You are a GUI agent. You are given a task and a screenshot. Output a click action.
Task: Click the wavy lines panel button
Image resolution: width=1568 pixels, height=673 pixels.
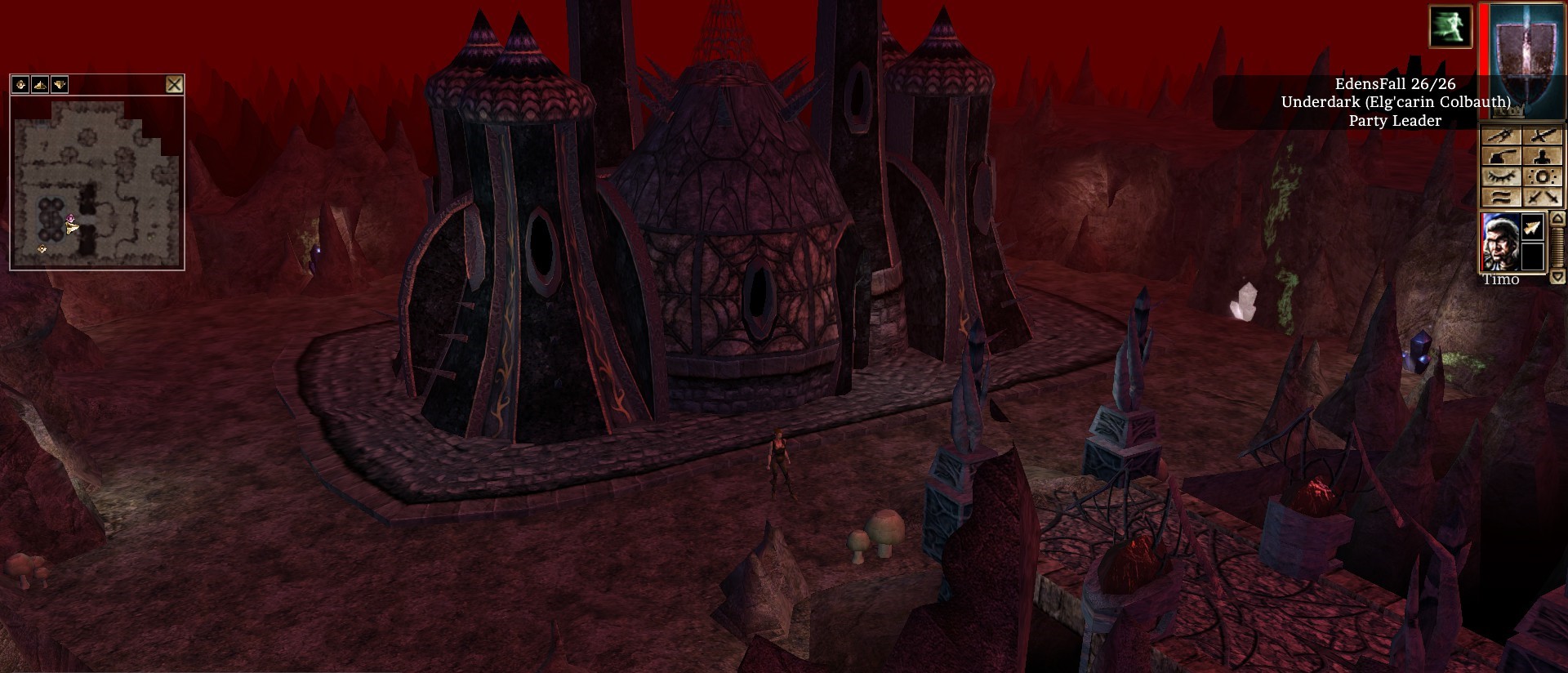pyautogui.click(x=1501, y=197)
